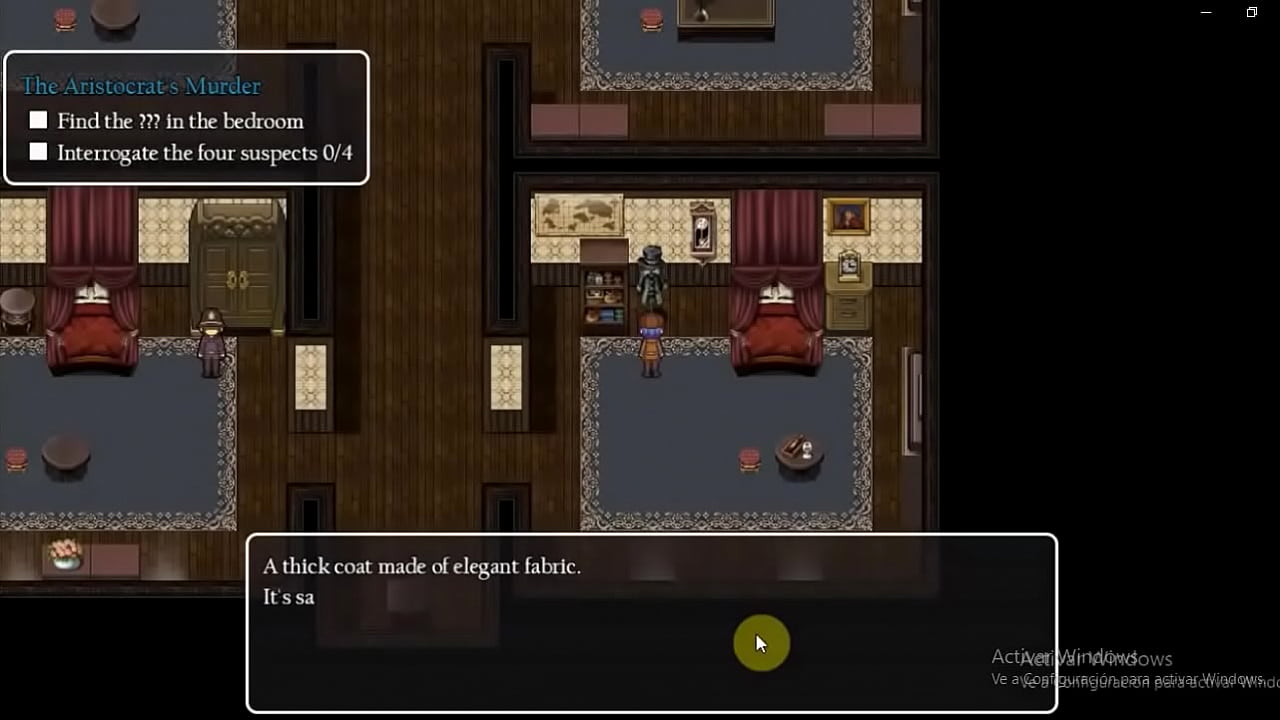The width and height of the screenshot is (1280, 720).
Task: Collapse the dialogue text box
Action: pyautogui.click(x=650, y=620)
